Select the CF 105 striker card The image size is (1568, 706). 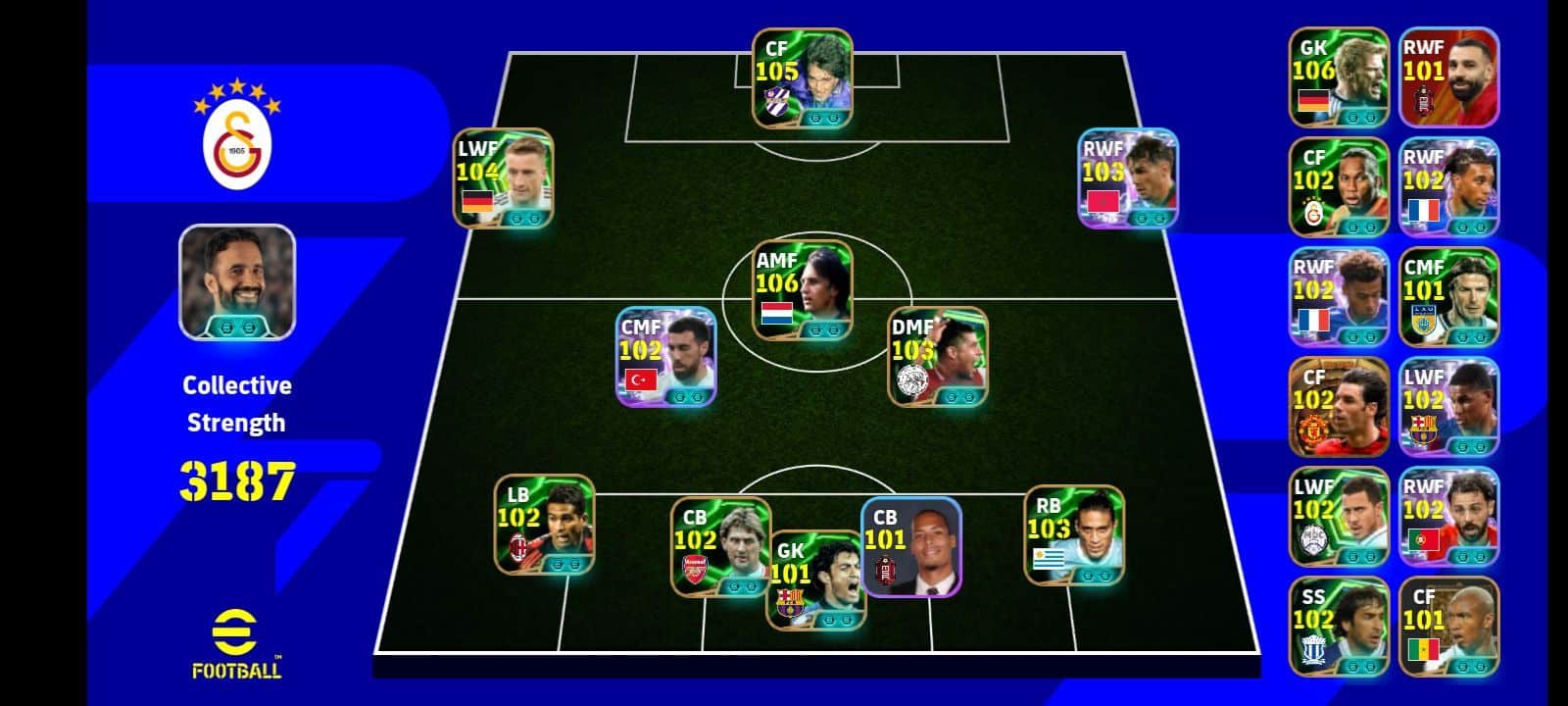pos(802,78)
